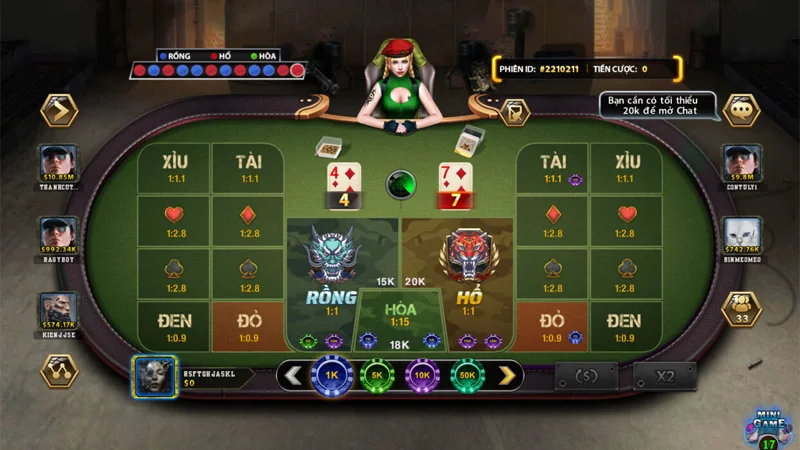
Task: Pick the 10K purple chip
Action: pos(422,376)
